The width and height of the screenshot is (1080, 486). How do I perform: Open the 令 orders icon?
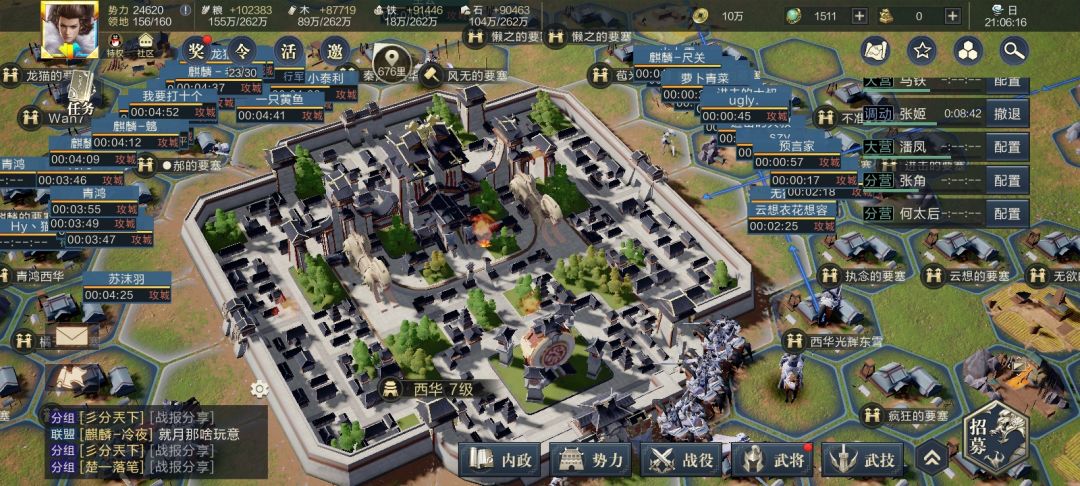click(x=240, y=51)
